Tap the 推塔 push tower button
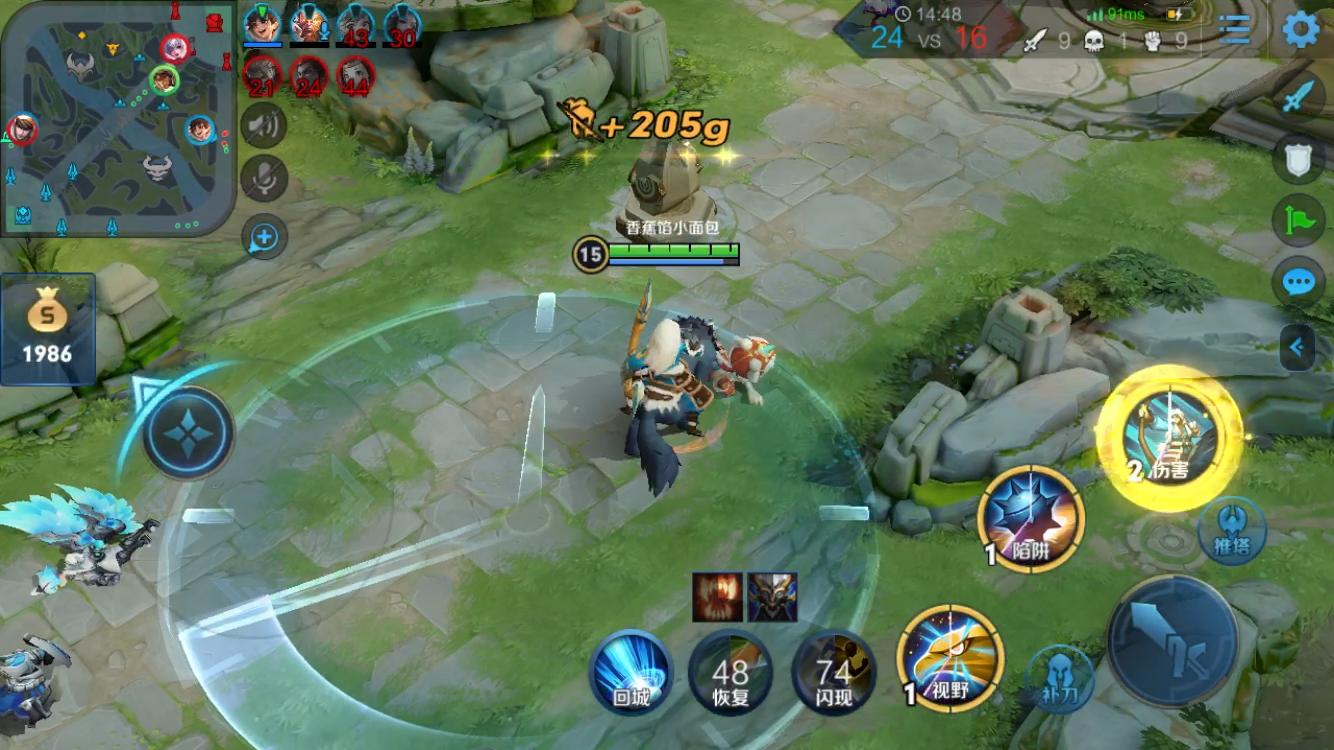1334x750 pixels. (x=1232, y=530)
